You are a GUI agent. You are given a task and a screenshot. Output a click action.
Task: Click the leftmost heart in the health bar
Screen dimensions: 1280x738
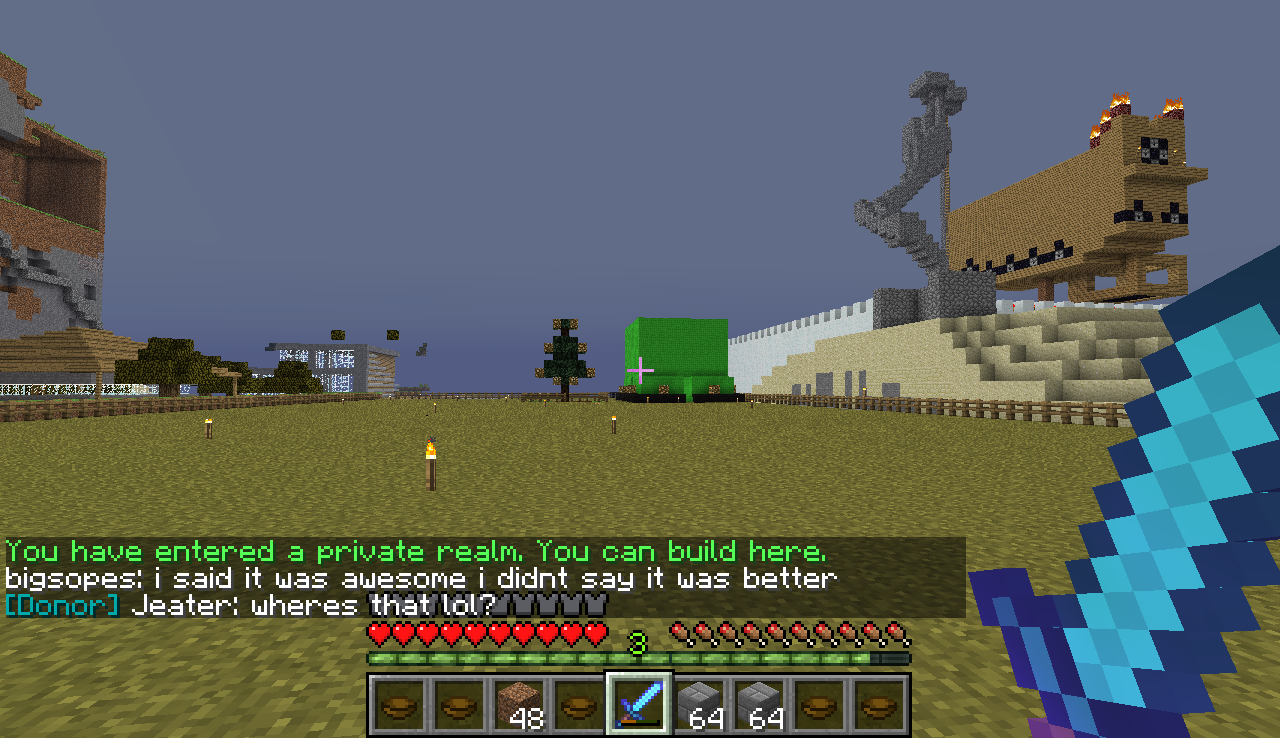(x=378, y=633)
